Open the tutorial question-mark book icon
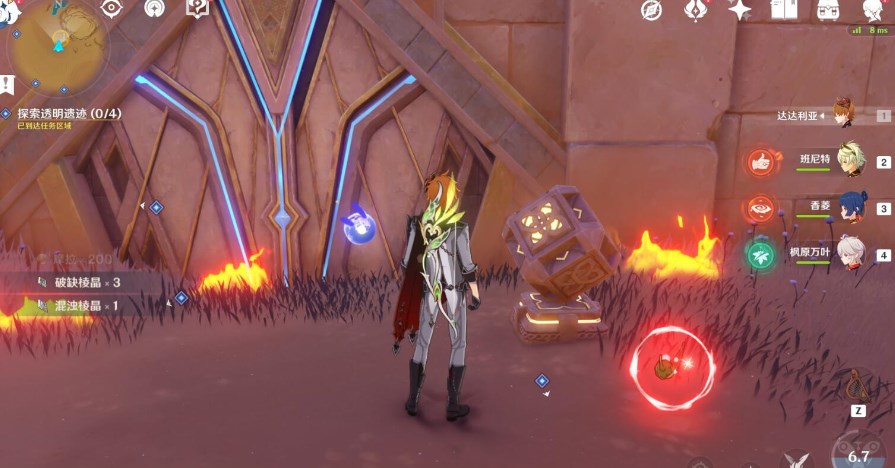The image size is (895, 468). (x=197, y=9)
